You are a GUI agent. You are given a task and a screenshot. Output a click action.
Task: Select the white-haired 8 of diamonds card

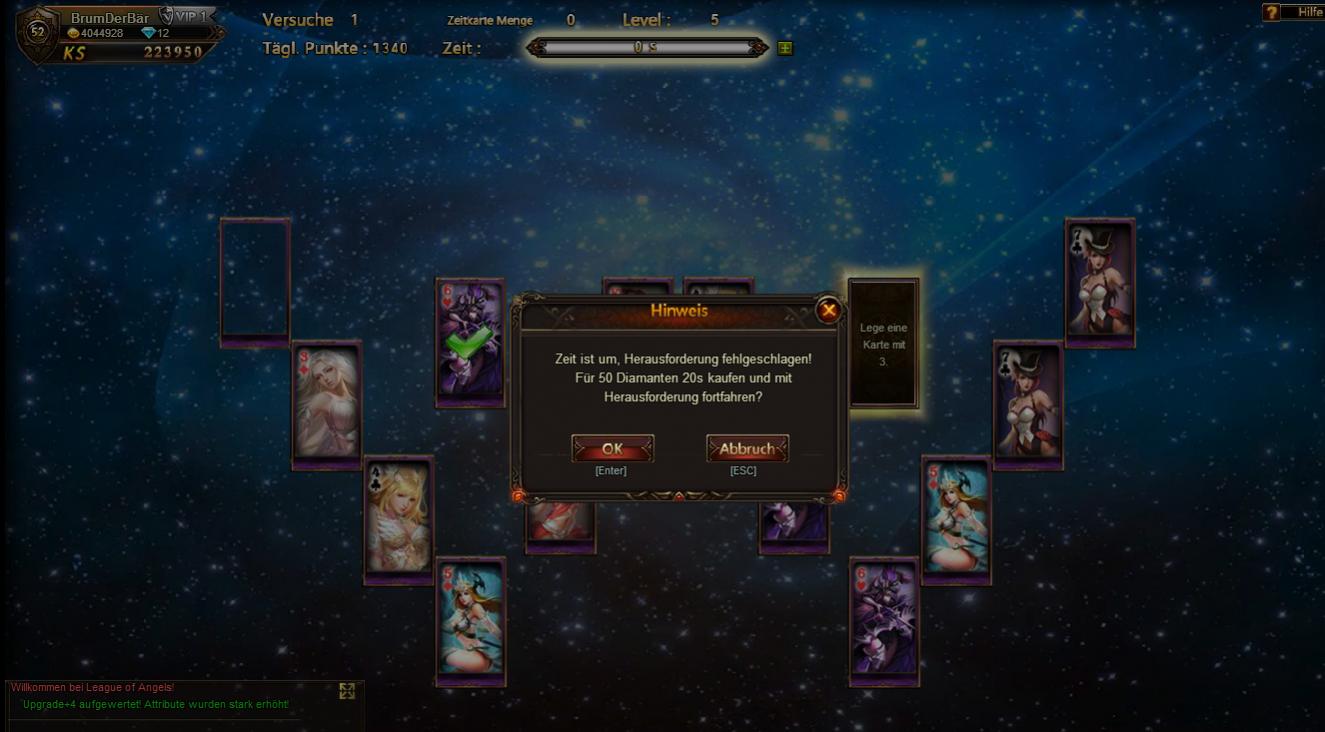click(x=326, y=403)
